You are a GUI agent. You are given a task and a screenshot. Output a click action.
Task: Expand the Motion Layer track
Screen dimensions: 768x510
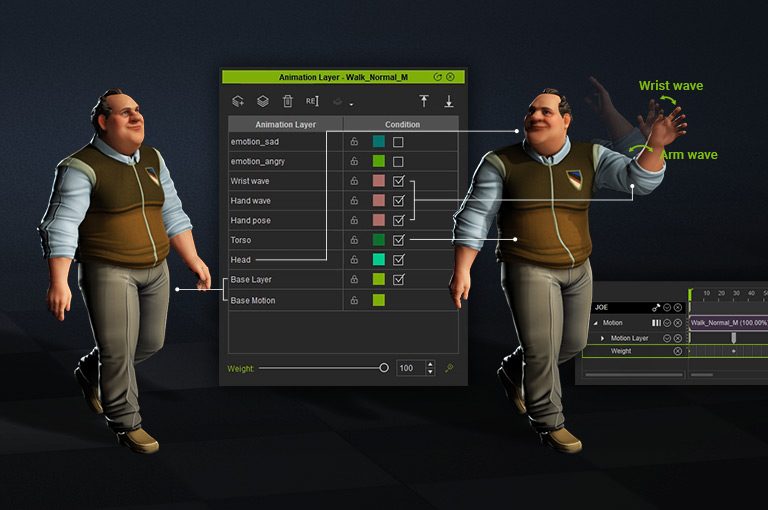click(x=602, y=339)
